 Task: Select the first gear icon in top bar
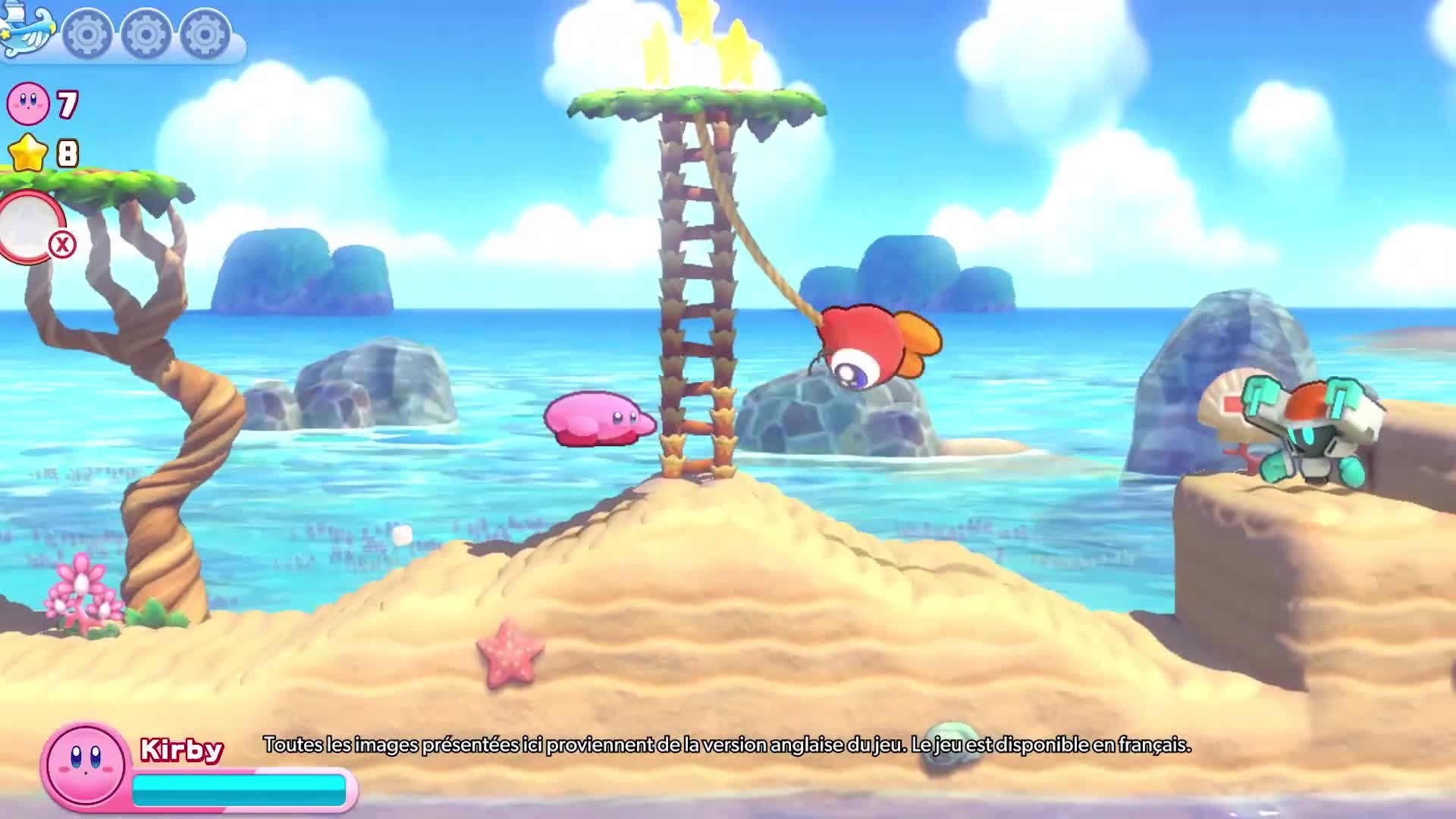point(86,32)
